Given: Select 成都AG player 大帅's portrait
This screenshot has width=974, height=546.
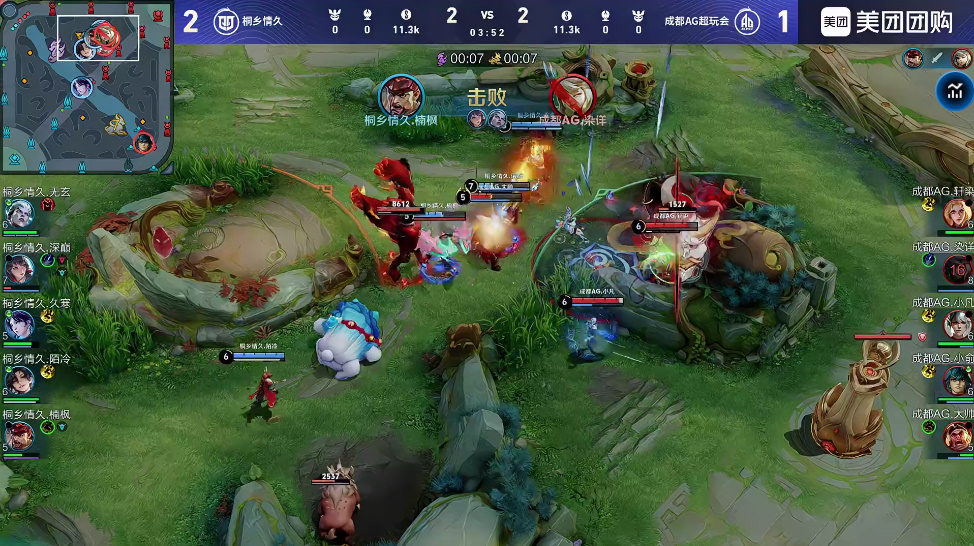Looking at the screenshot, I should point(956,435).
